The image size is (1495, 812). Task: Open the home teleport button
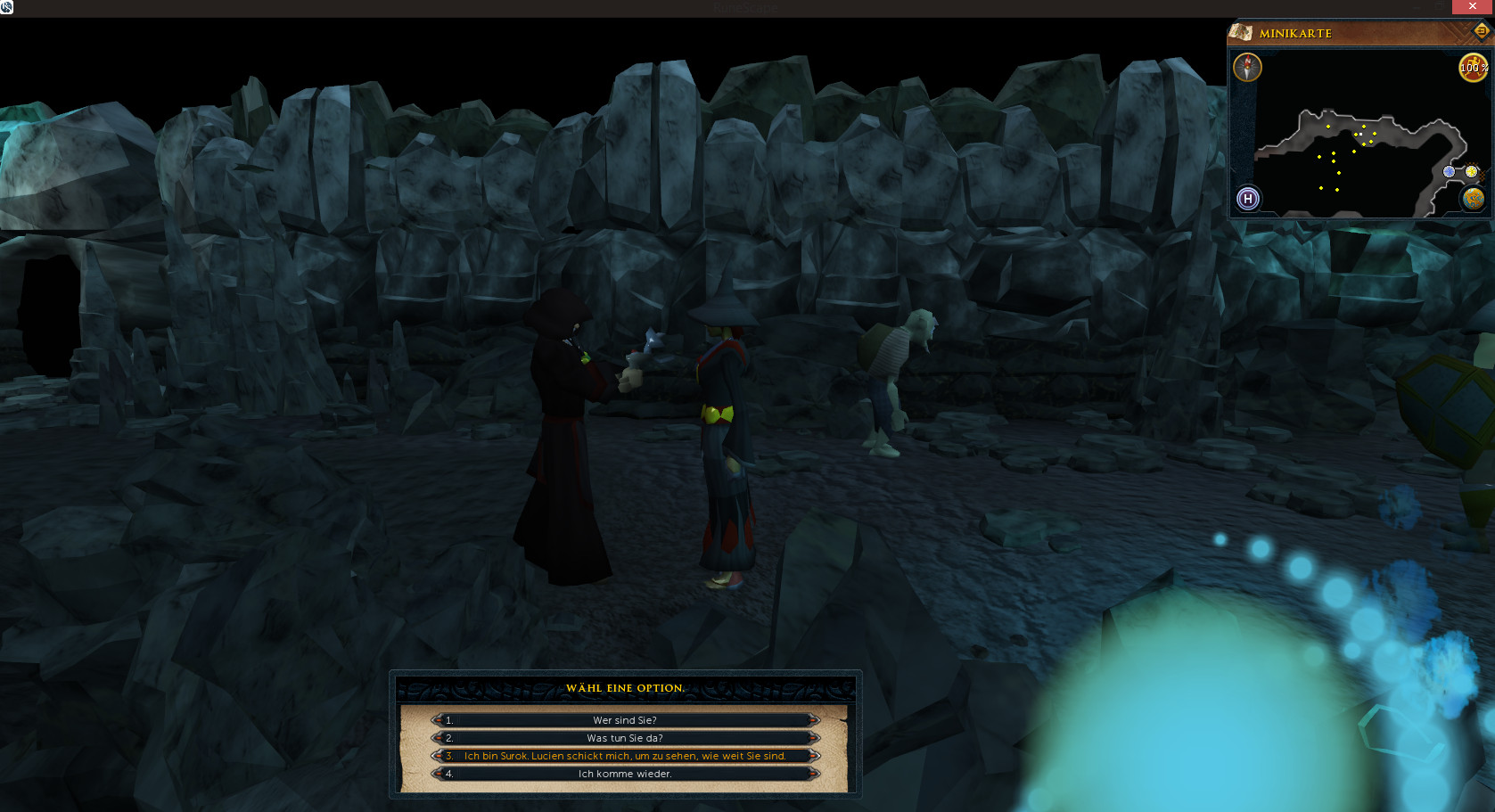click(1248, 199)
